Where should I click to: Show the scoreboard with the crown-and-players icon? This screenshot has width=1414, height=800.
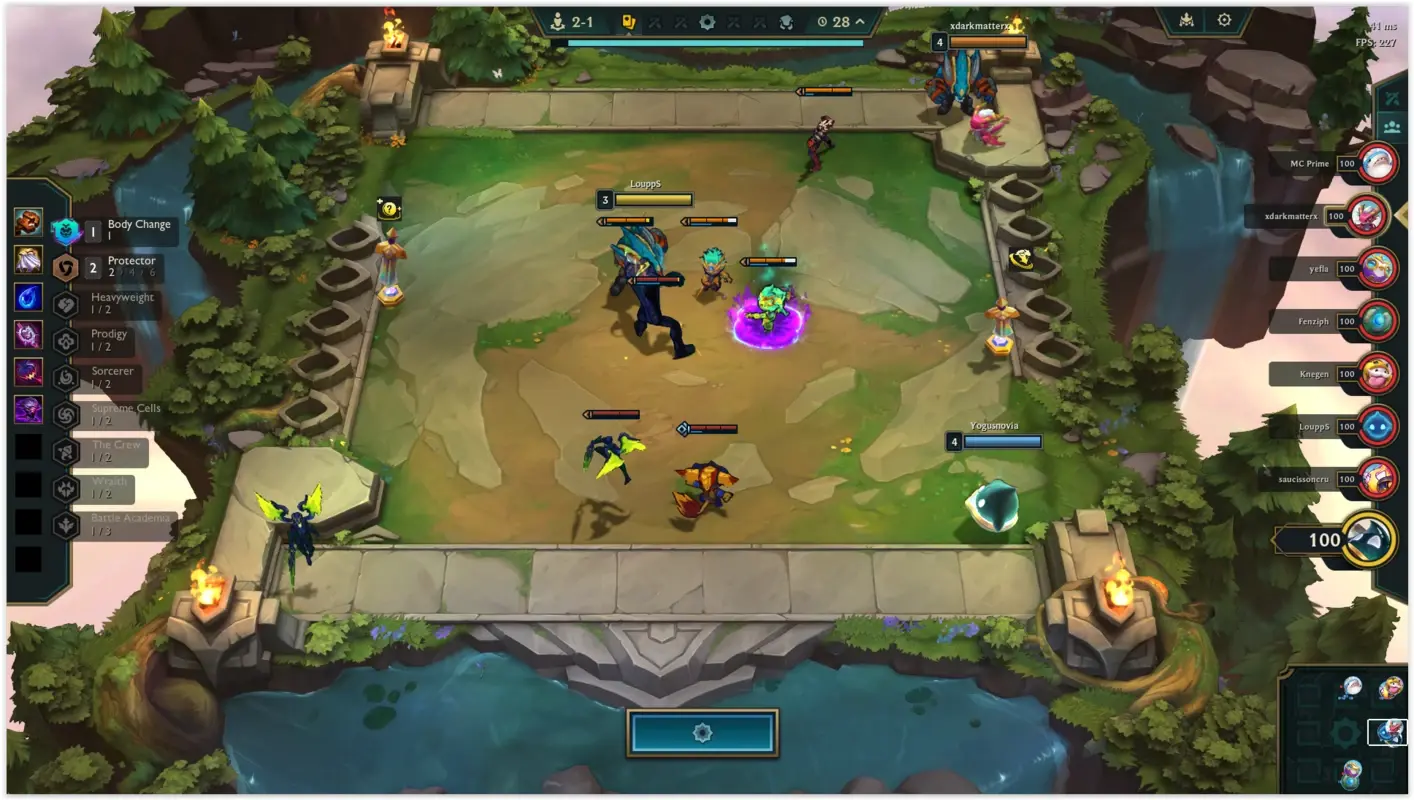[1391, 128]
